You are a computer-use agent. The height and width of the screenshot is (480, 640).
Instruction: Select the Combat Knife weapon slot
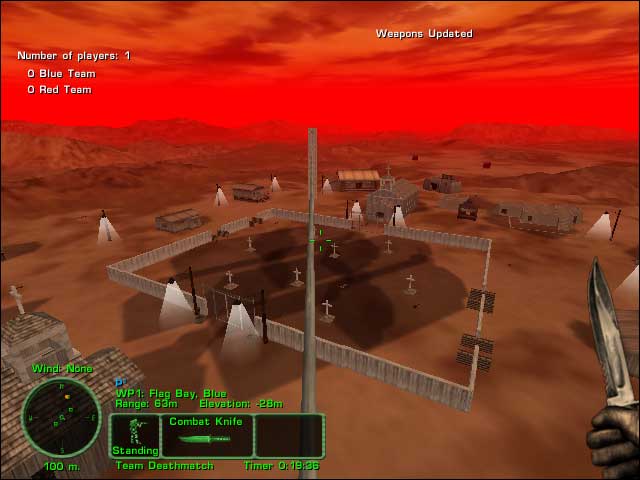click(206, 436)
